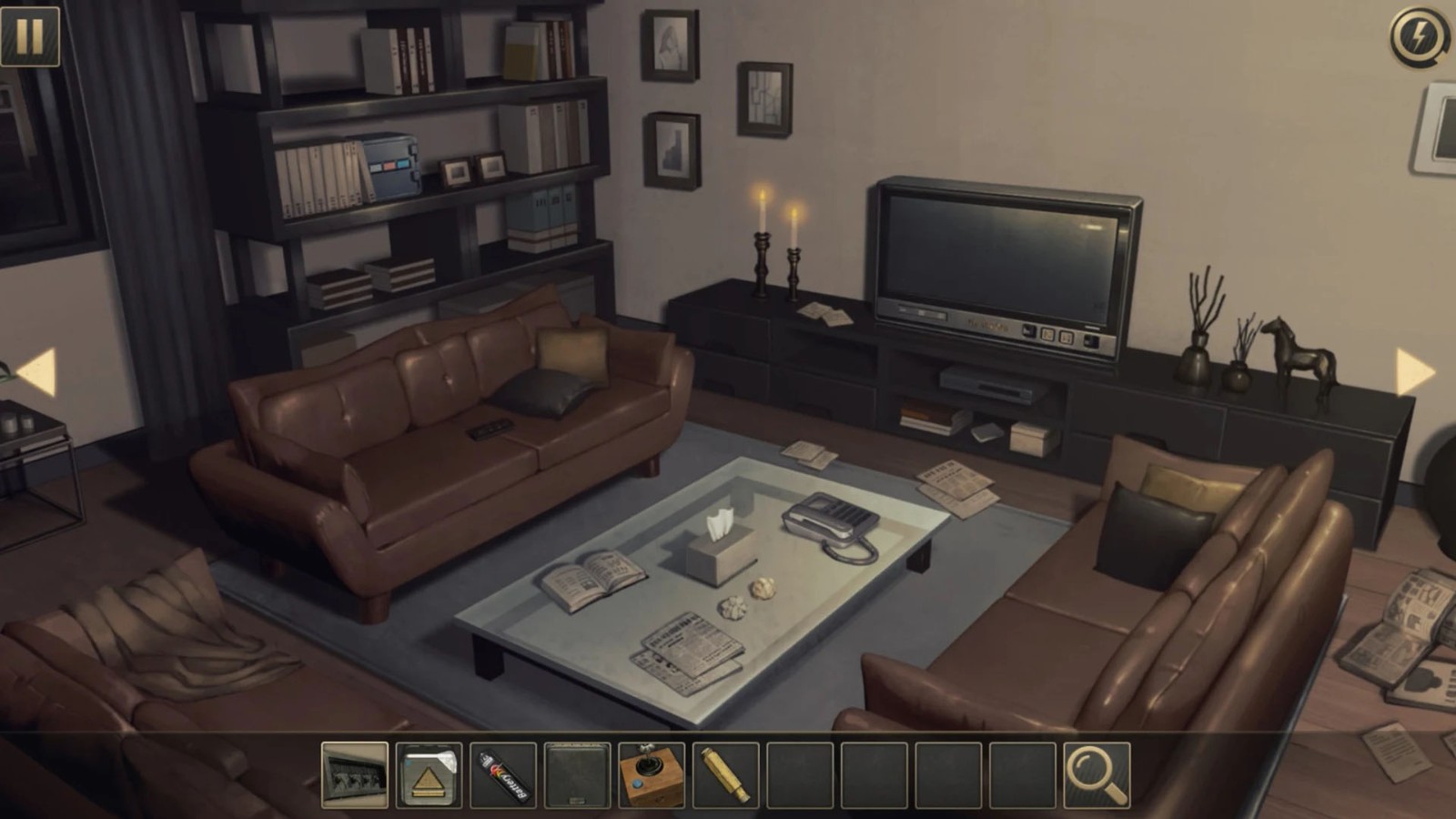Choose the brass cylinder item

coord(725,775)
